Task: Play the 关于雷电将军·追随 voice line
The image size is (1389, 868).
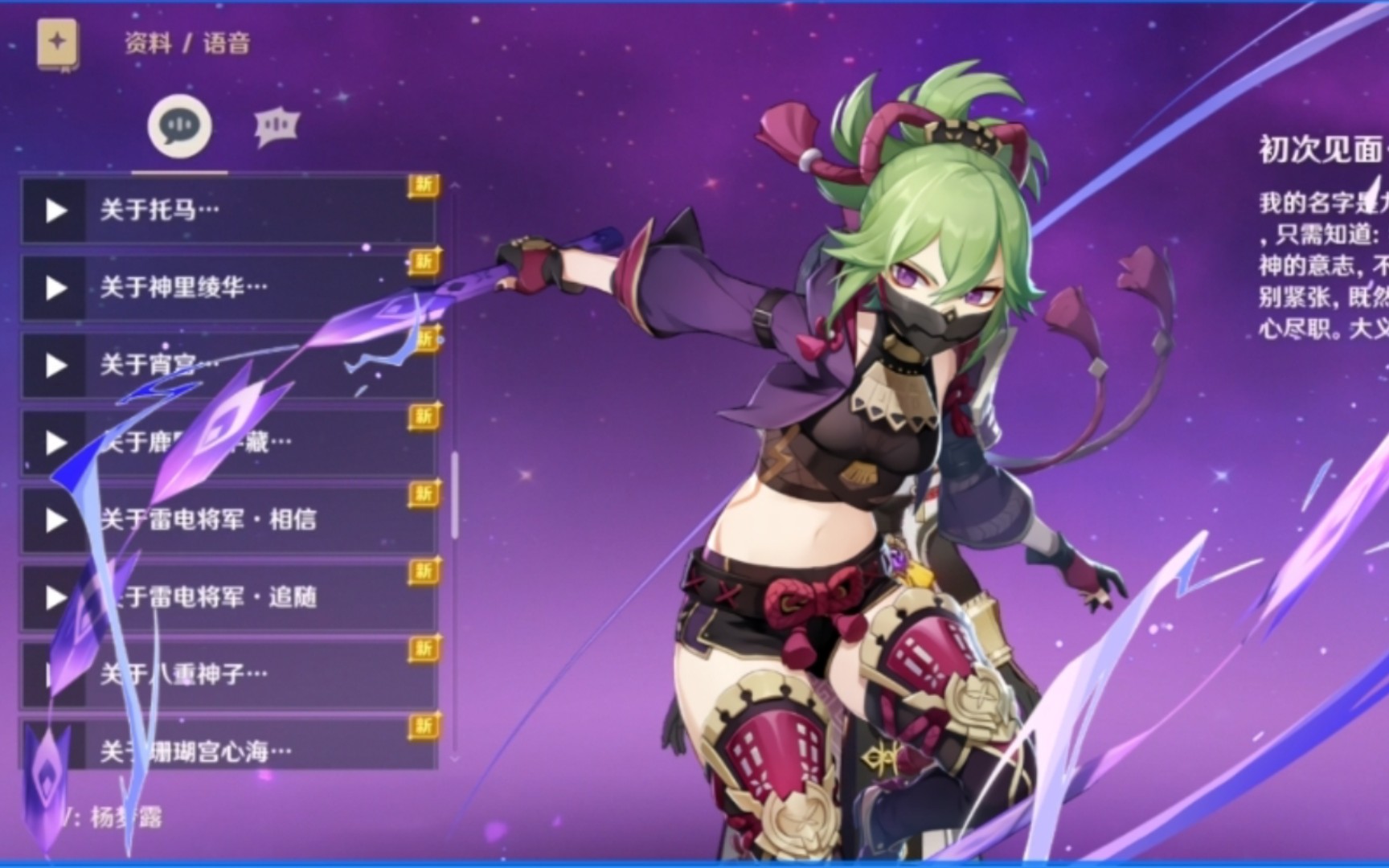Action: point(55,597)
